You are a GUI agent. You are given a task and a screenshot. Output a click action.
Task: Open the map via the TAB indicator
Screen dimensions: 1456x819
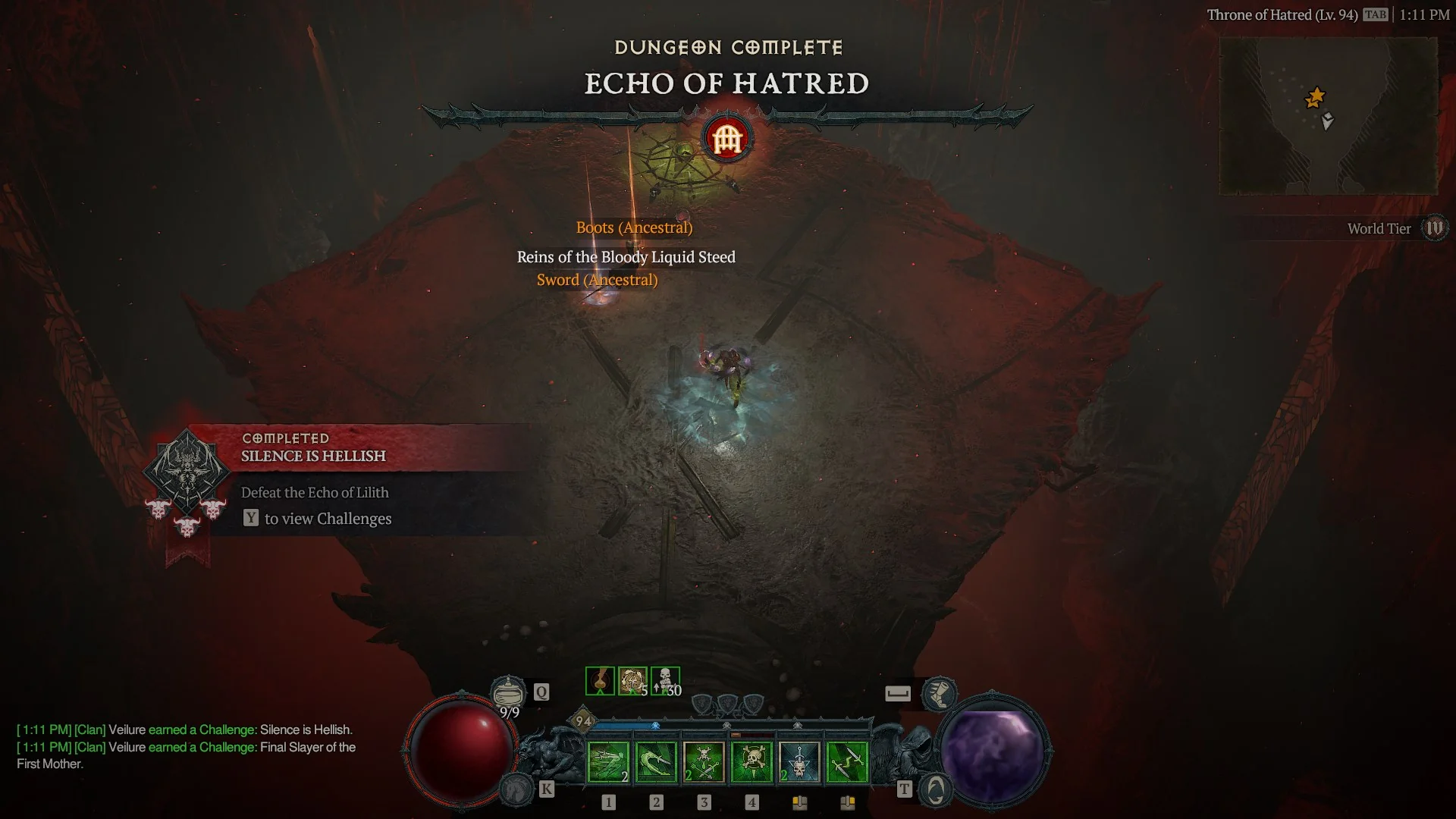(1376, 14)
